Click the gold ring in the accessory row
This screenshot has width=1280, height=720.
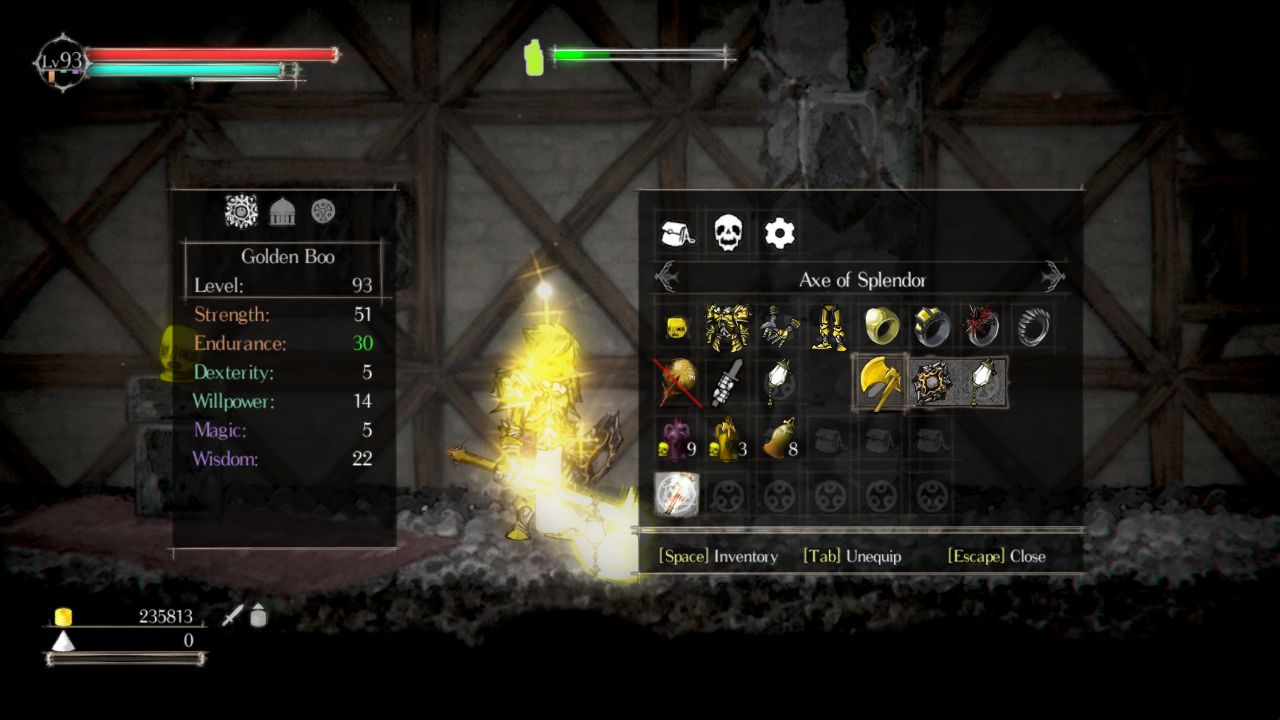click(x=880, y=325)
